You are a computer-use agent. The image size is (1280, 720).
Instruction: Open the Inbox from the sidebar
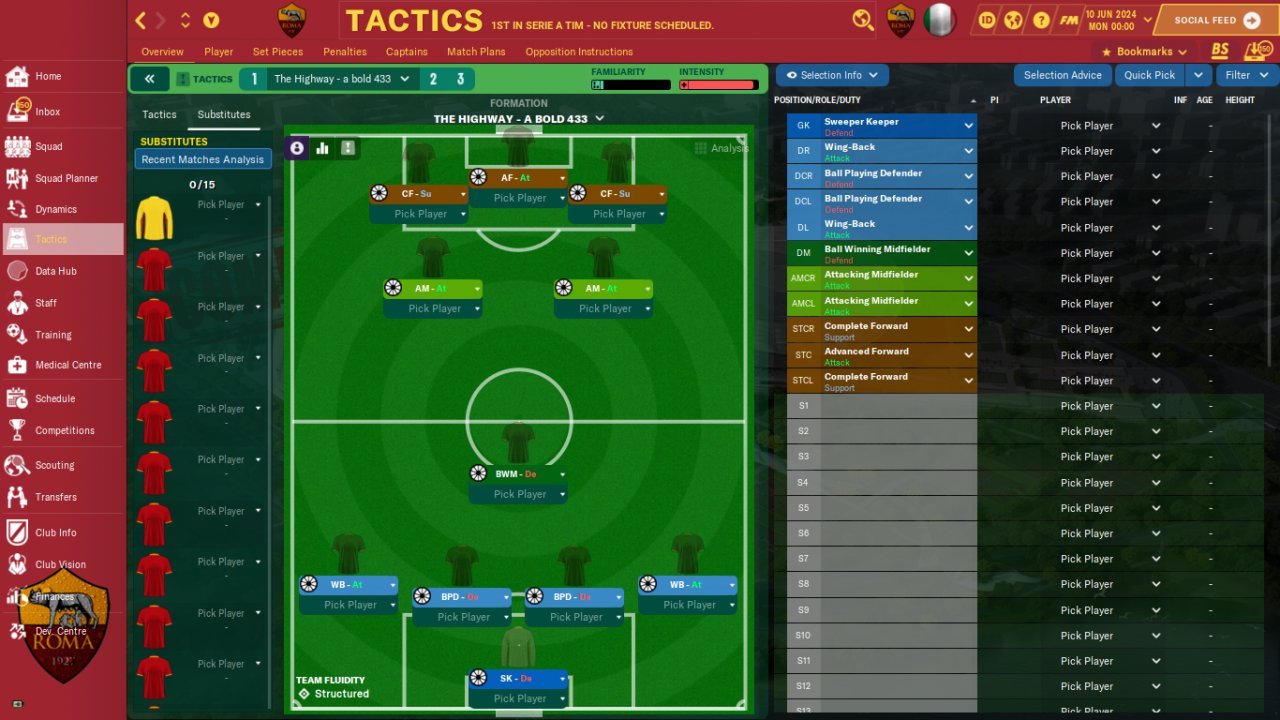pos(47,112)
